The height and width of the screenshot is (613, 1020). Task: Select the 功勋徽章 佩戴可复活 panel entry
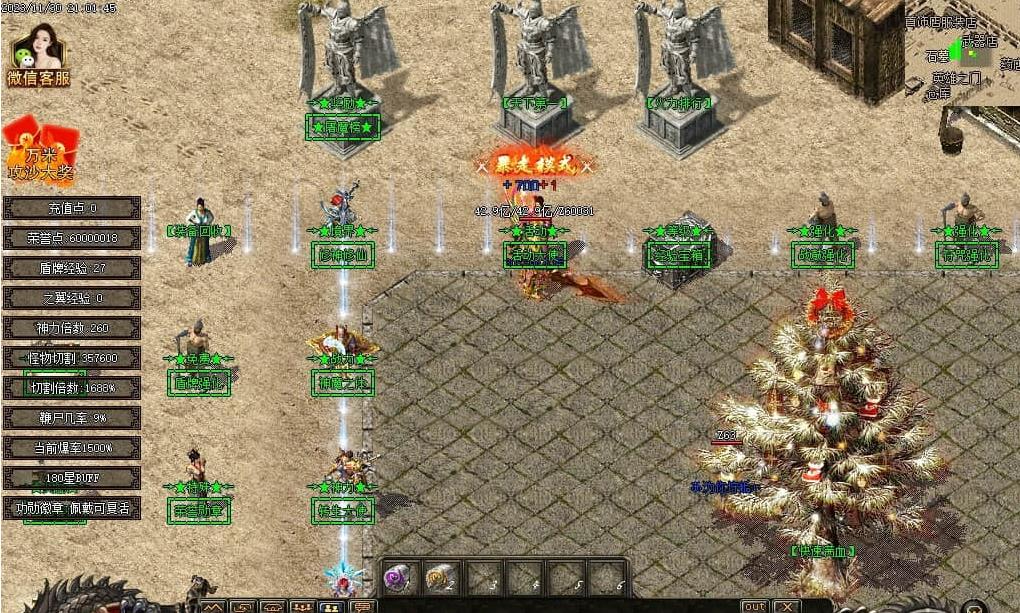click(72, 508)
